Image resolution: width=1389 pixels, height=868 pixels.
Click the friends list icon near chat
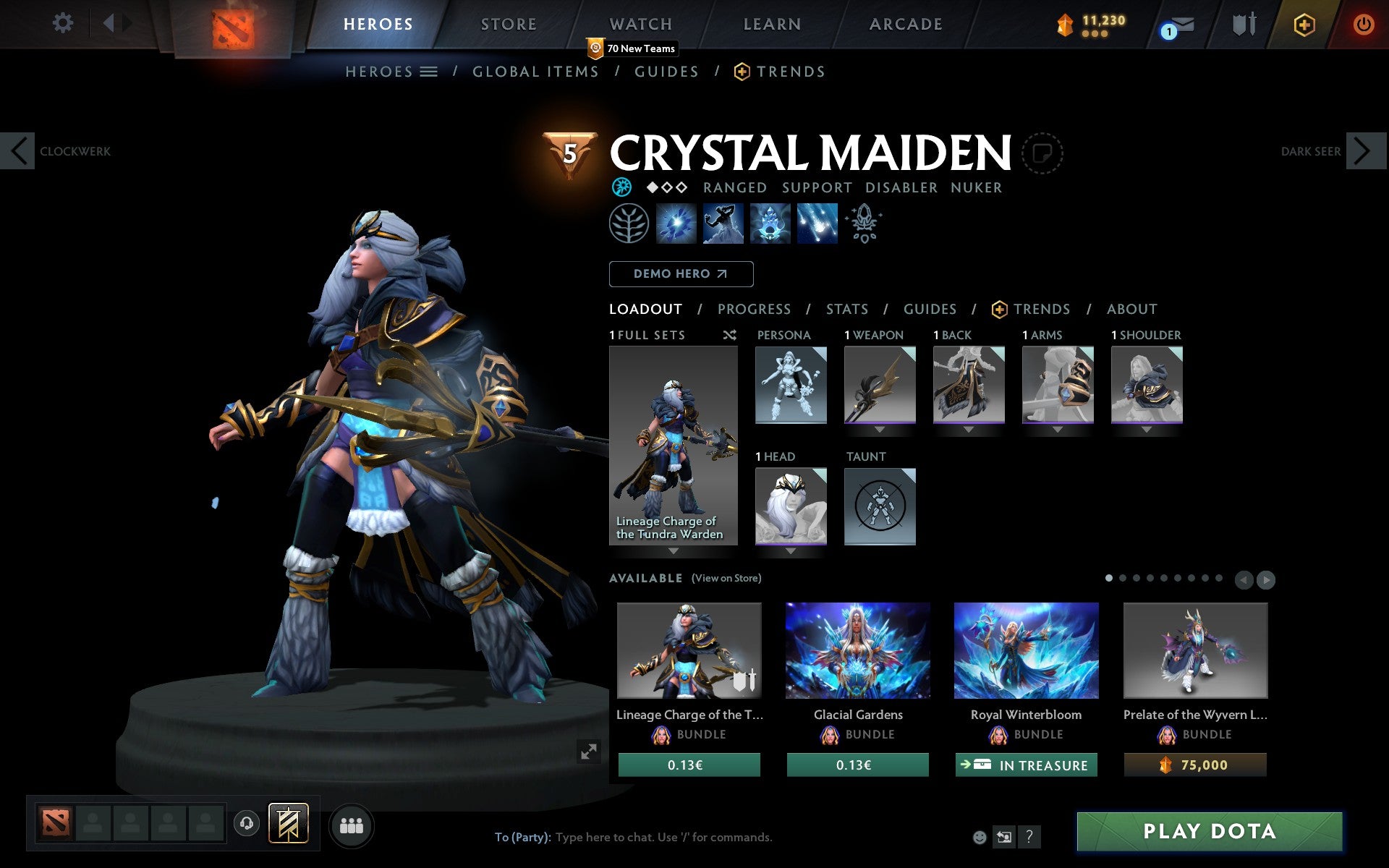pyautogui.click(x=352, y=825)
